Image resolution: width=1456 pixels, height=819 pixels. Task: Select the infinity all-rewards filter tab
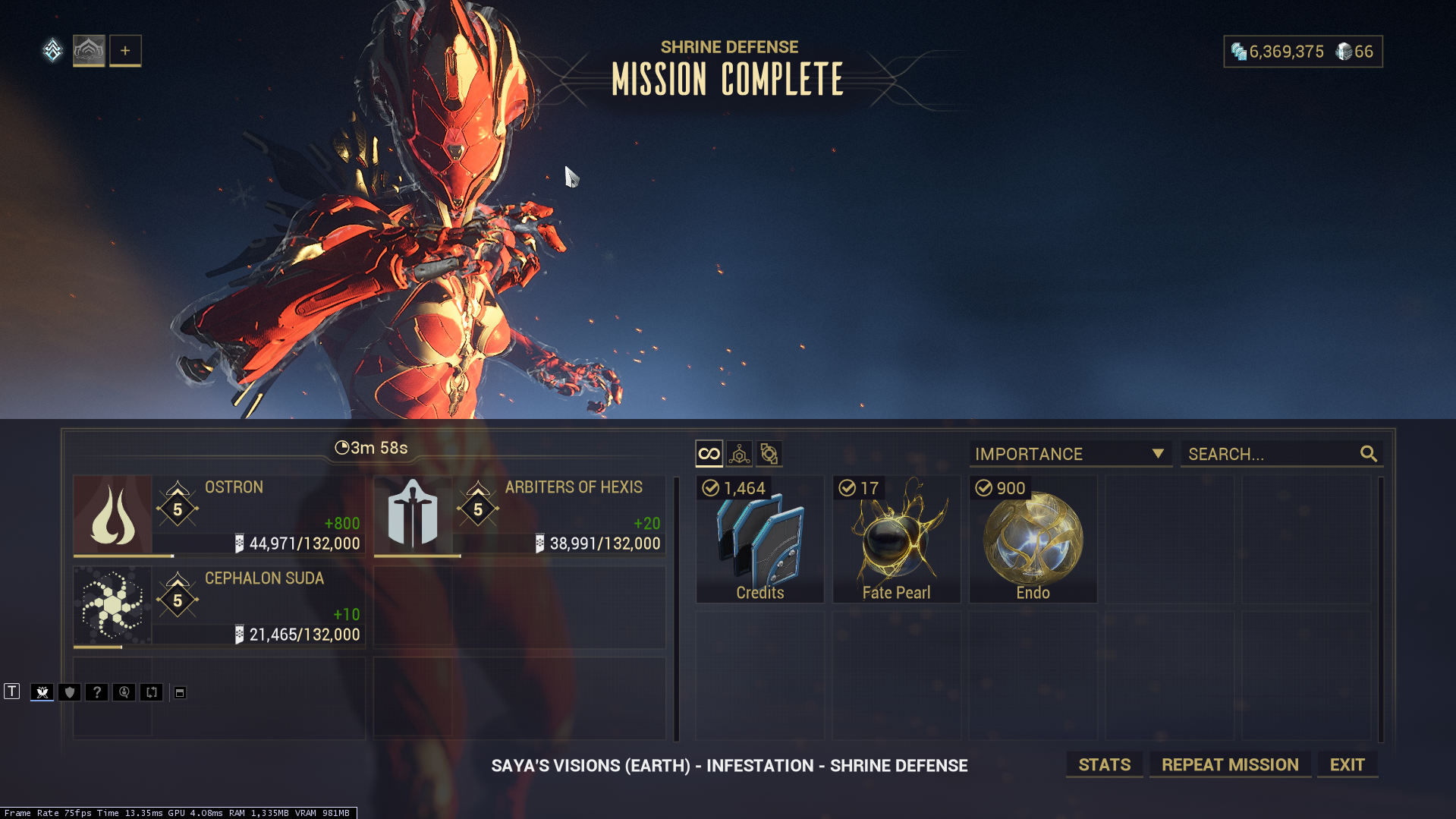coord(709,454)
